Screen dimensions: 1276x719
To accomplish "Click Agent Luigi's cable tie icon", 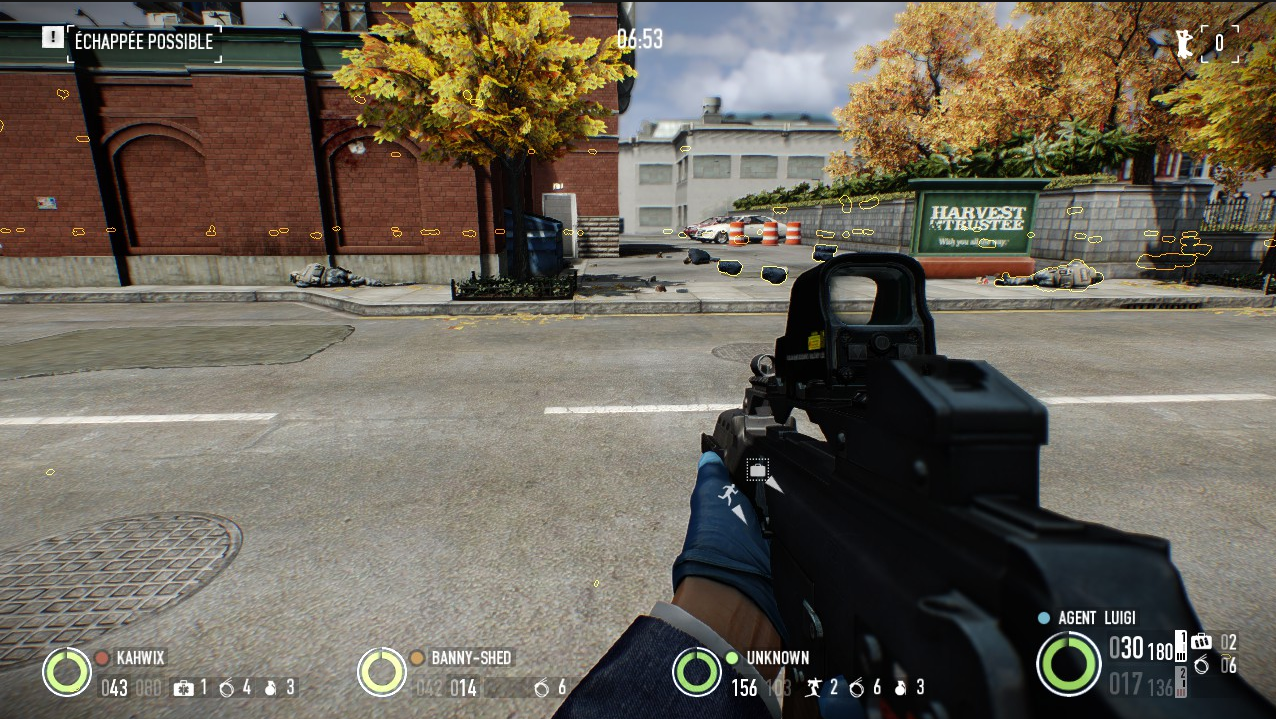I will click(1201, 665).
